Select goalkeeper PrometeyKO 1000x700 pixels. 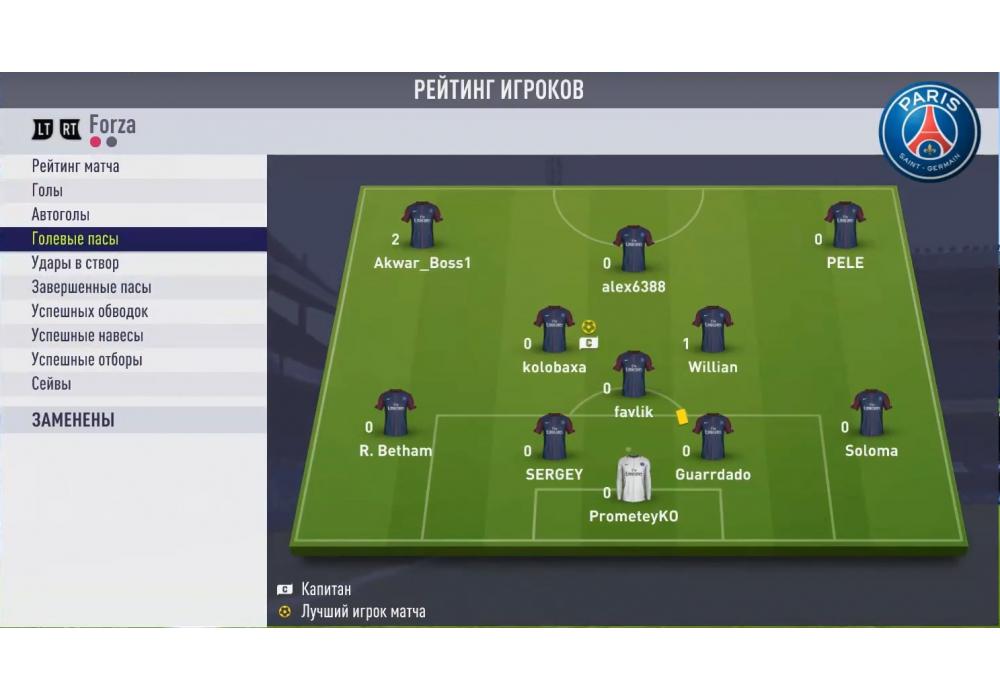click(x=633, y=479)
